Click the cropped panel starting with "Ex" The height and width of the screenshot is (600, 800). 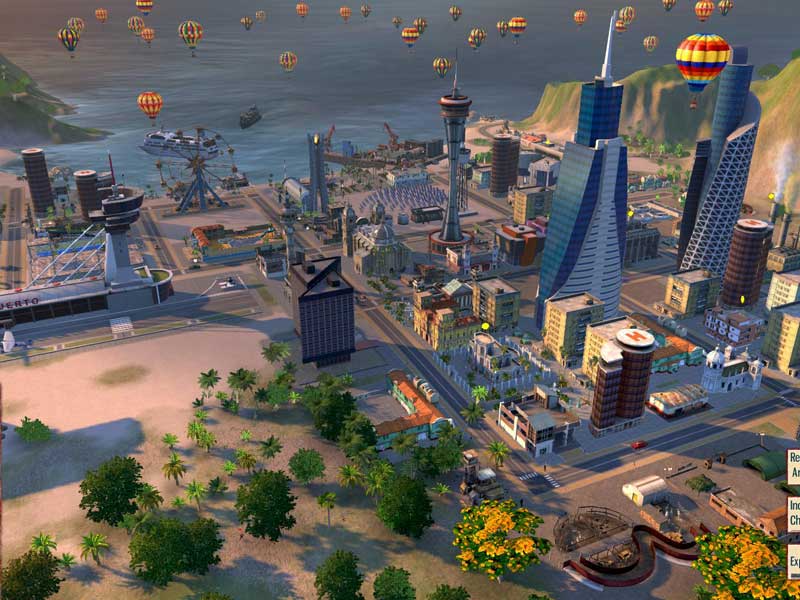click(x=793, y=561)
